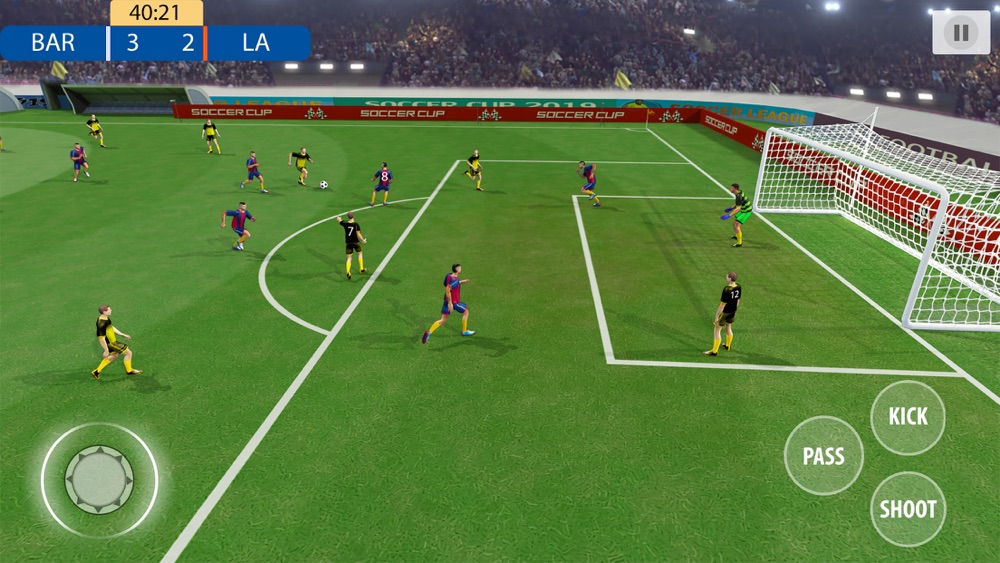Hit the SHOOT action button
The height and width of the screenshot is (563, 1000).
pyautogui.click(x=907, y=509)
